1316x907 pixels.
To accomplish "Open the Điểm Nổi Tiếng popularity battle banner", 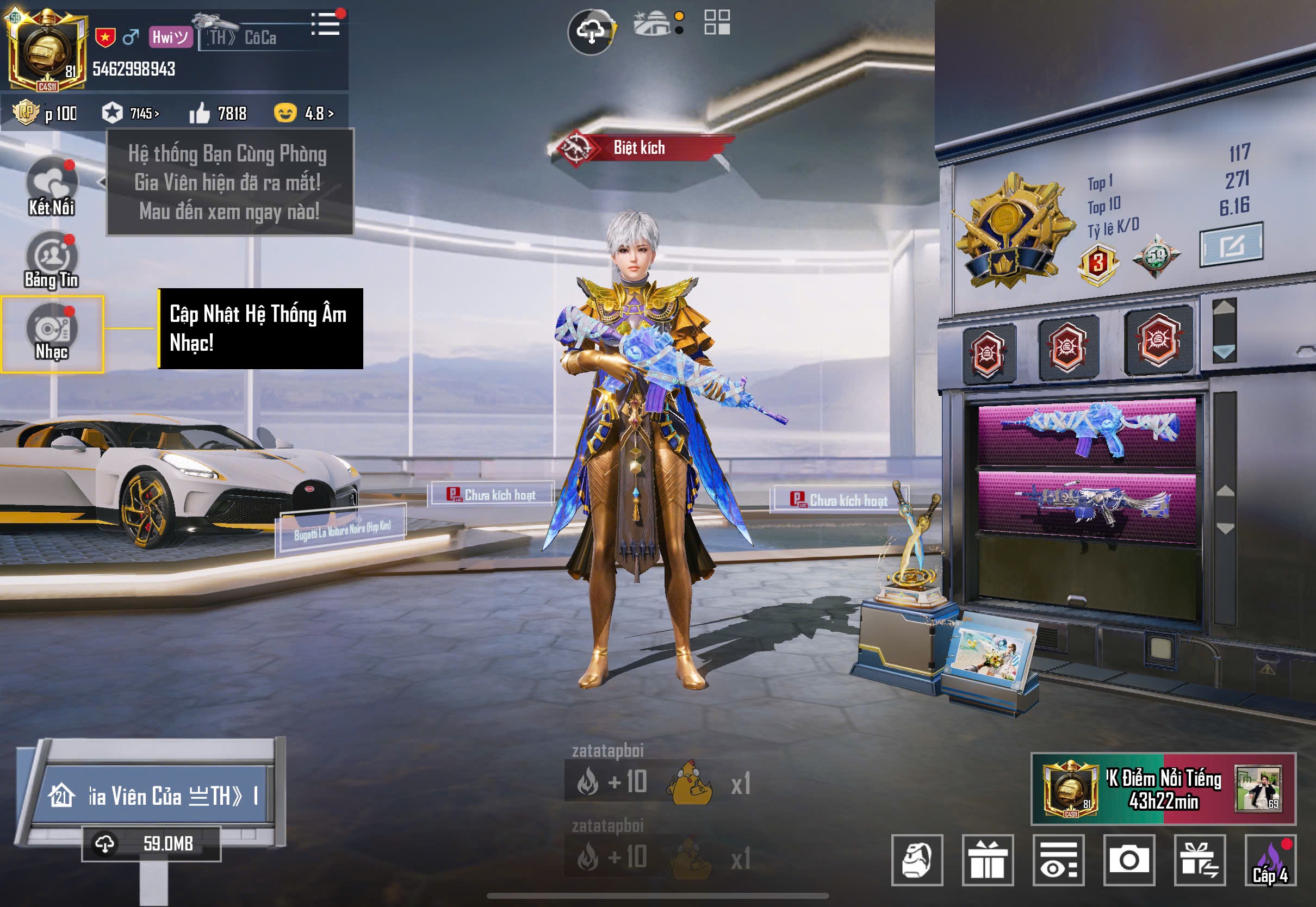I will pos(1163,789).
